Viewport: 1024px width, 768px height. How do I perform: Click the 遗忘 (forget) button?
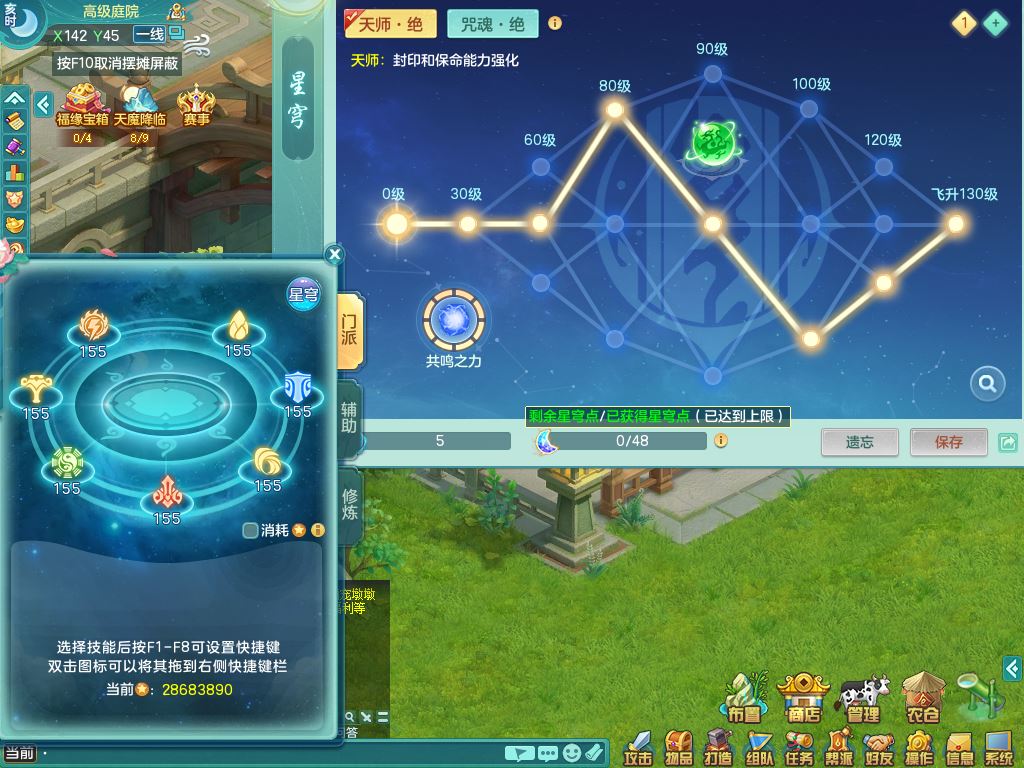point(859,441)
